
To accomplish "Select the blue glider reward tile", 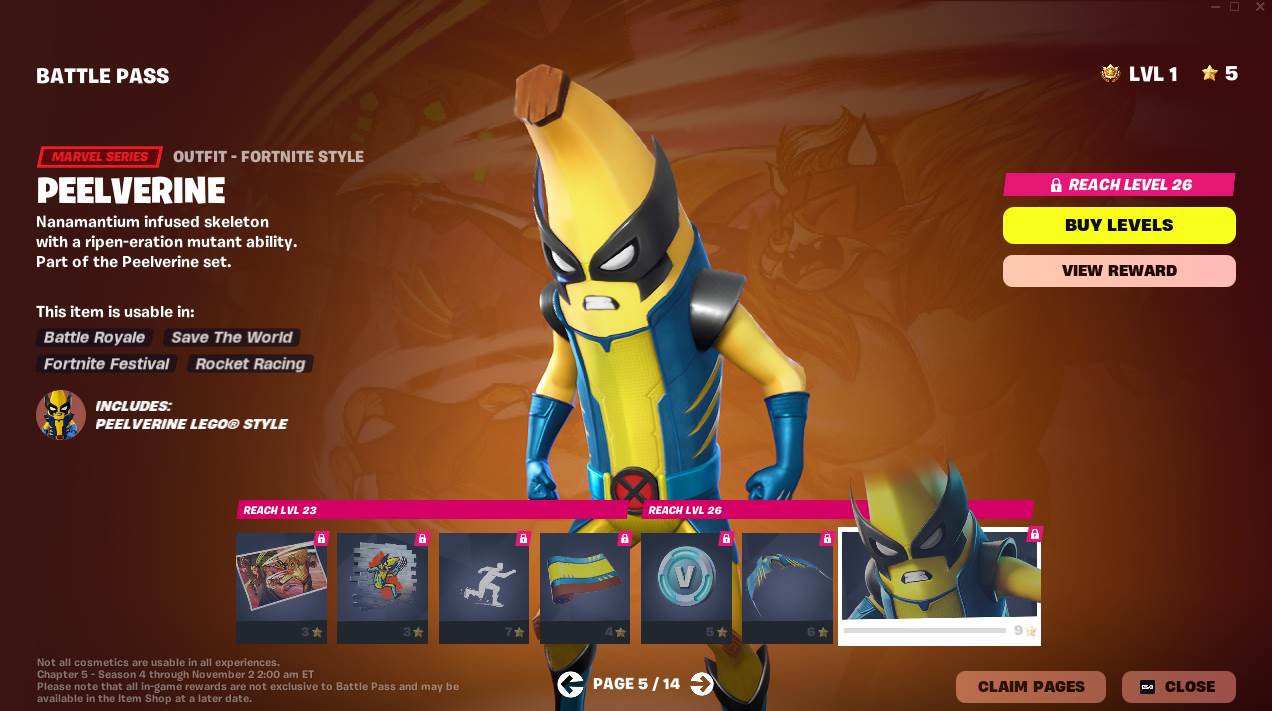I will (787, 582).
